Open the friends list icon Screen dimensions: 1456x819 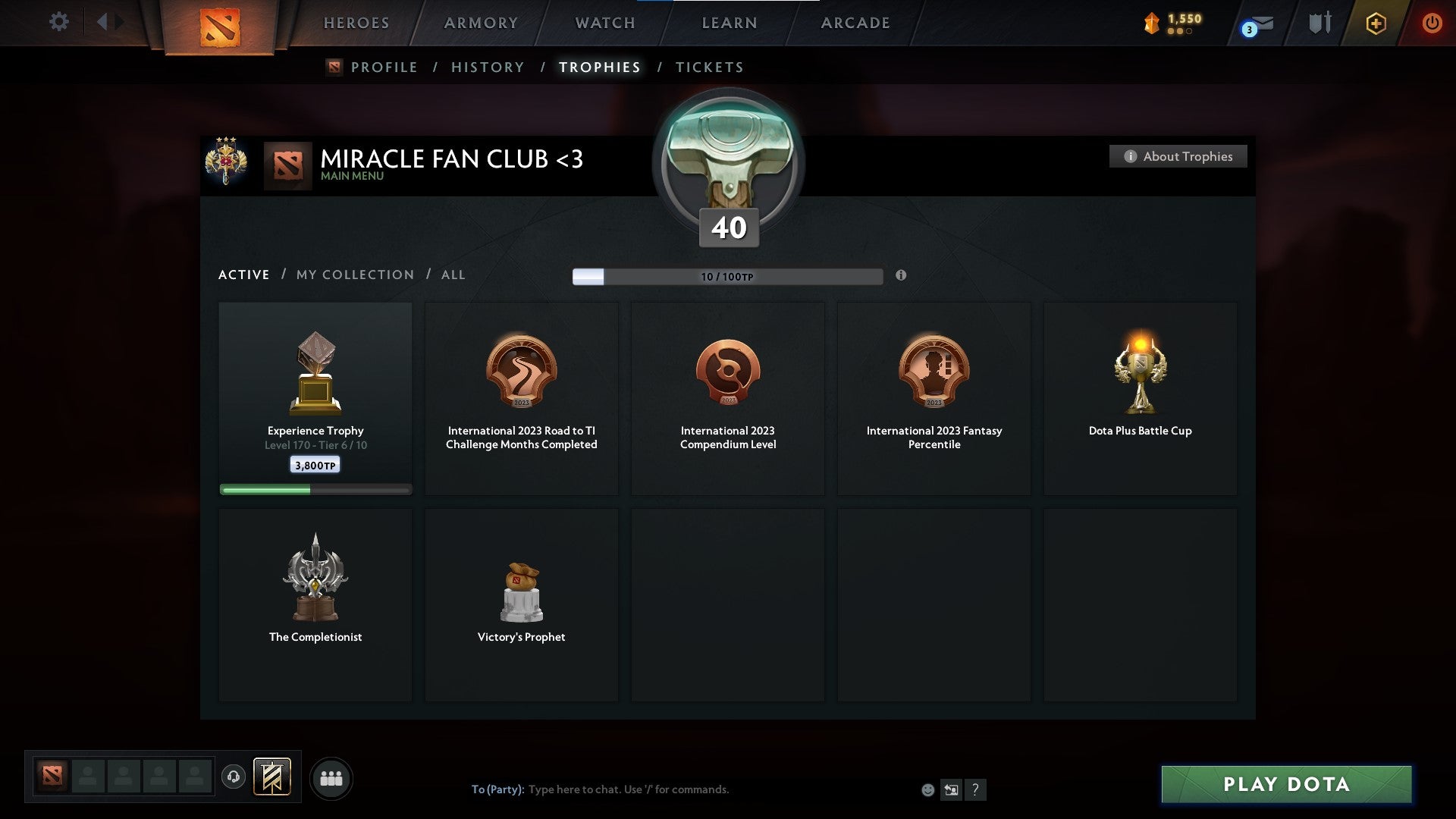331,777
